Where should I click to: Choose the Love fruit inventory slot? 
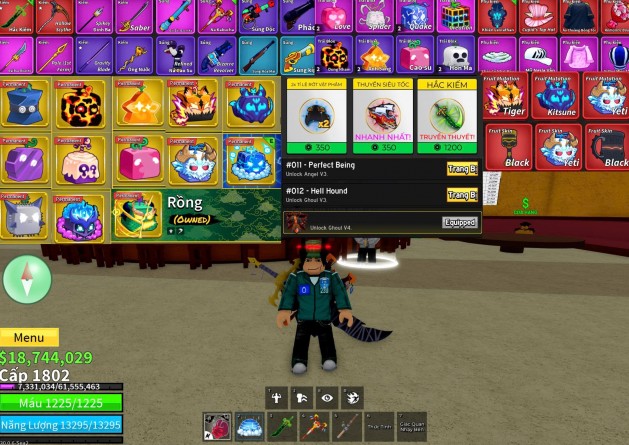coord(341,17)
